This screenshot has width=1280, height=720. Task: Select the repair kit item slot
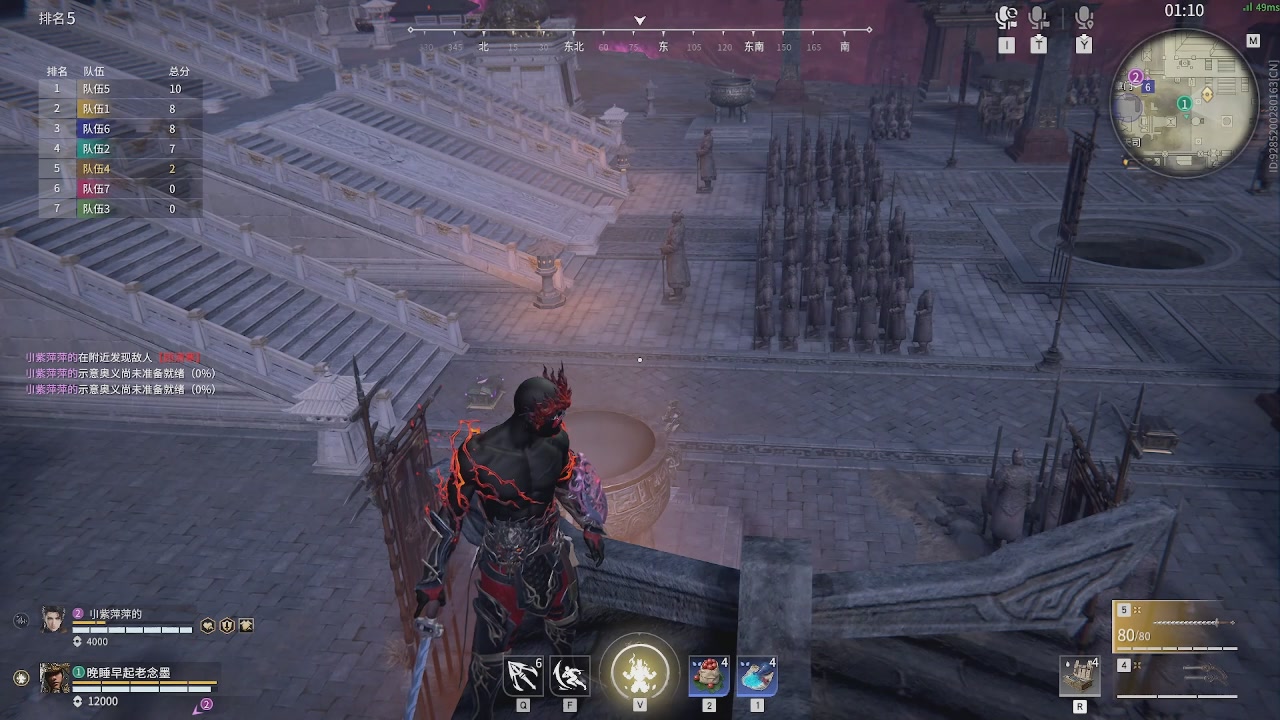[1079, 676]
